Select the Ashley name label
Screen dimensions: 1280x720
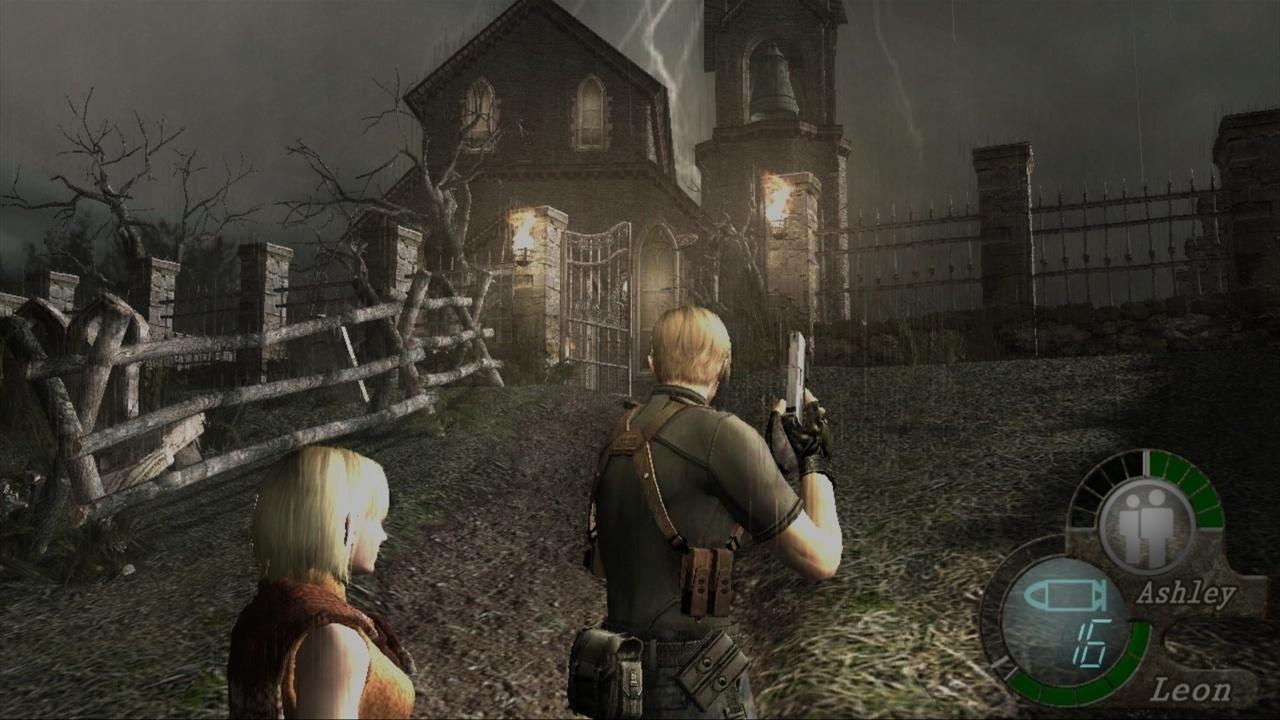point(1185,592)
